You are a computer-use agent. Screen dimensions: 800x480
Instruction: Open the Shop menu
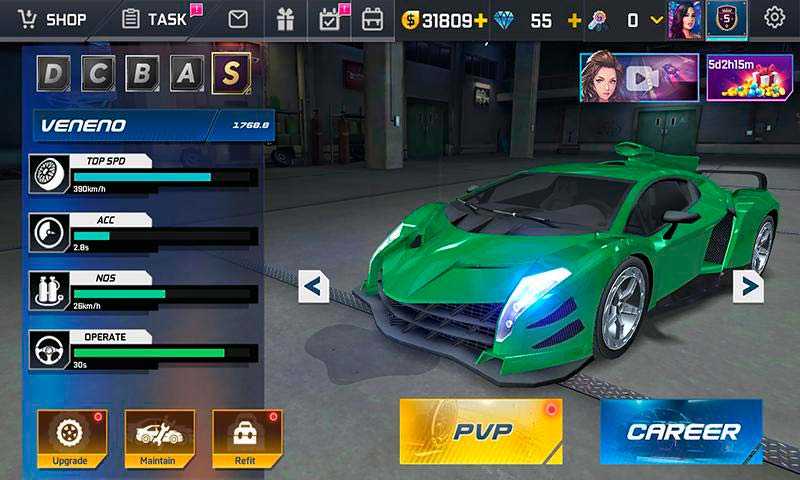(52, 19)
